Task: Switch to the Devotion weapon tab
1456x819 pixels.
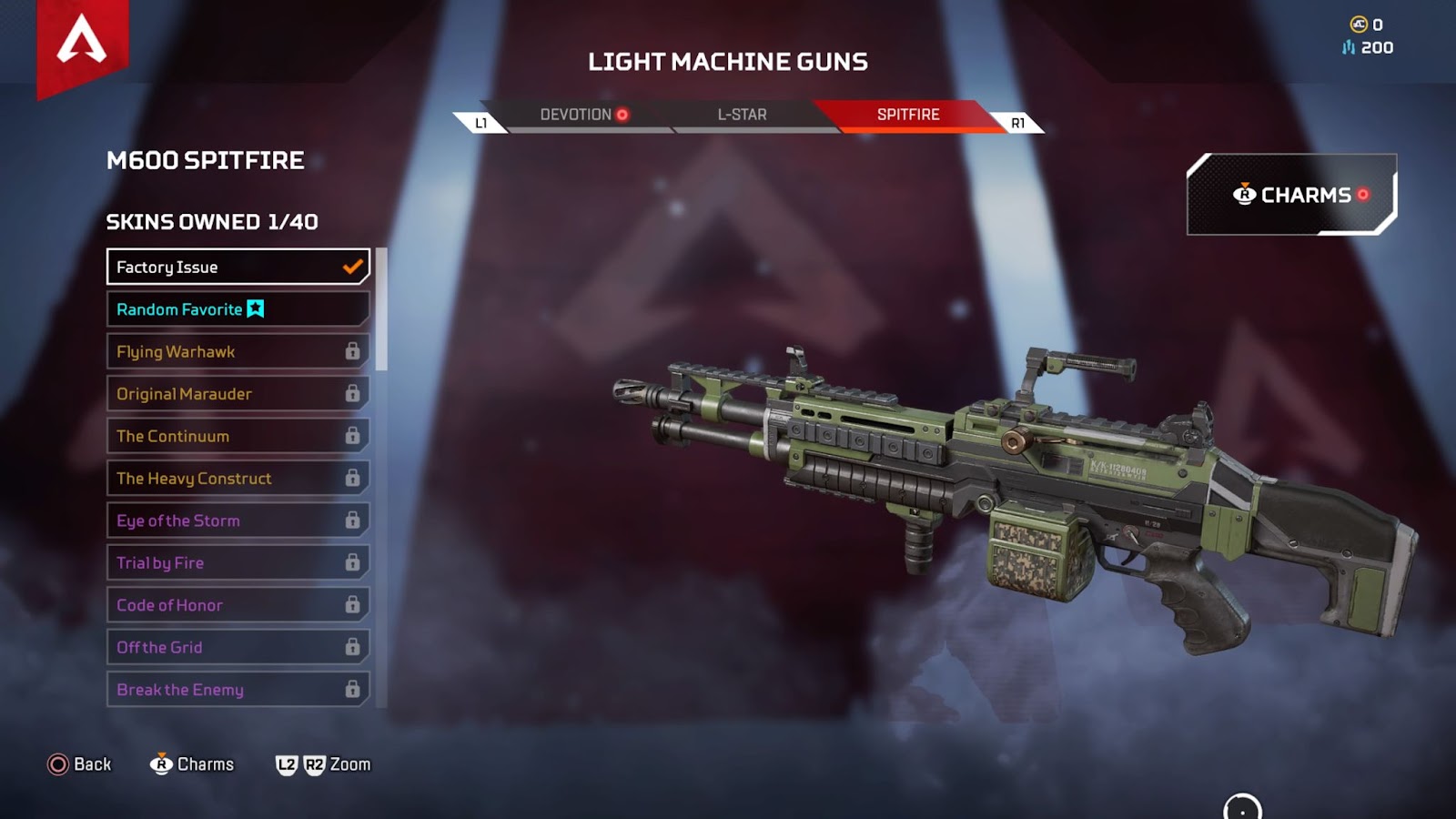Action: pos(583,115)
